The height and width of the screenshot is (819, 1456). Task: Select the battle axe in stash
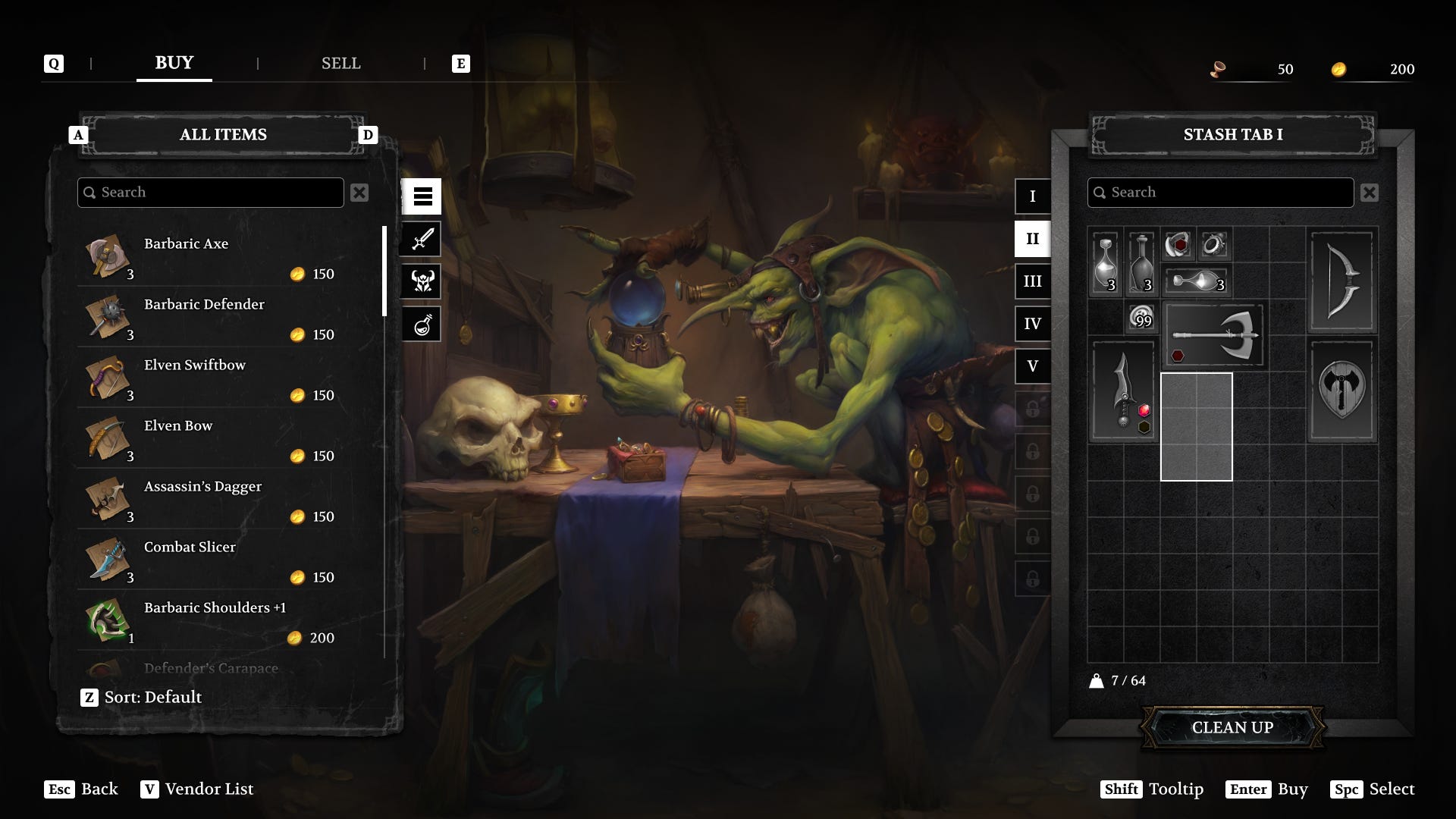coord(1213,334)
